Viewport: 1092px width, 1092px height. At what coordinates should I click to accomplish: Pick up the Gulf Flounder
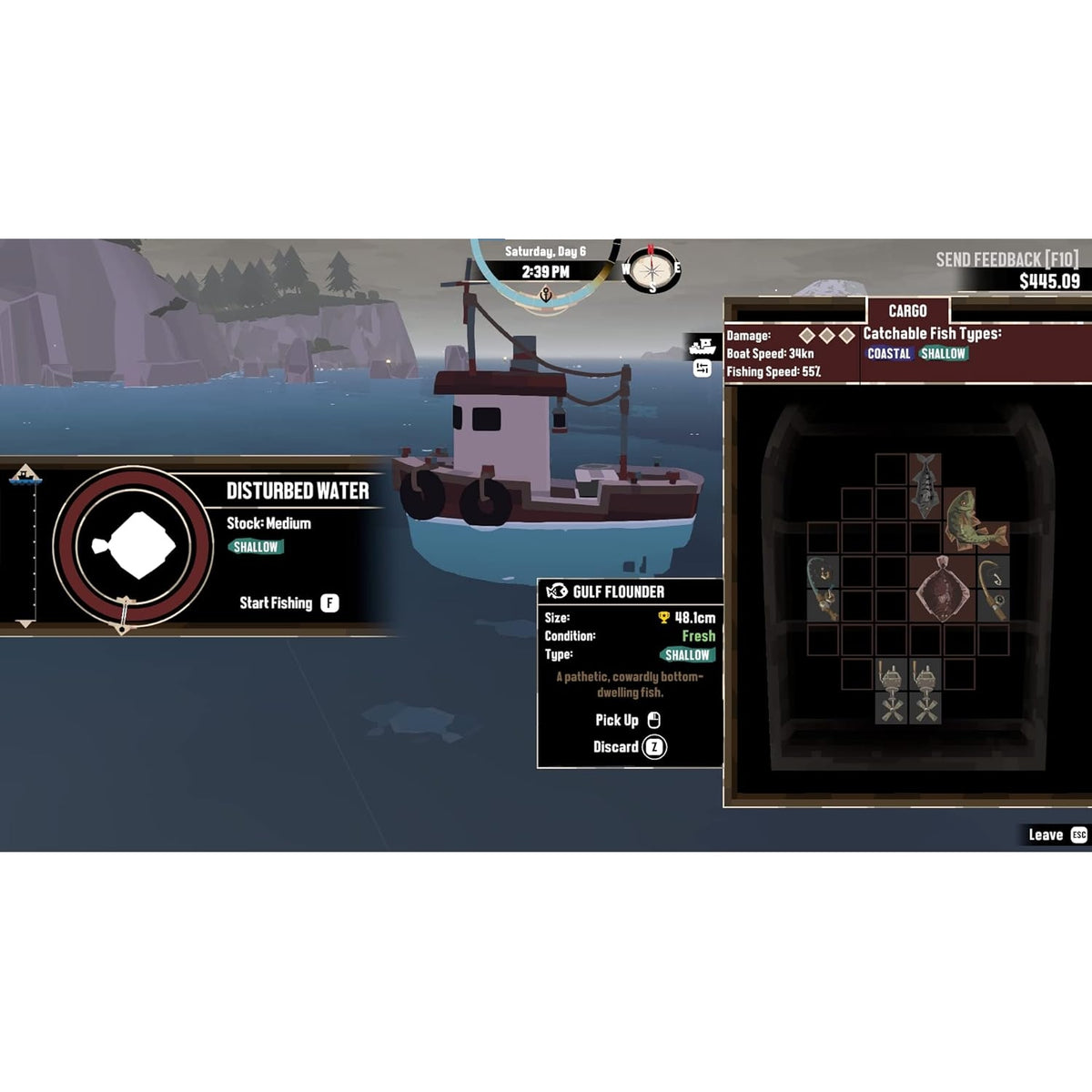click(628, 721)
